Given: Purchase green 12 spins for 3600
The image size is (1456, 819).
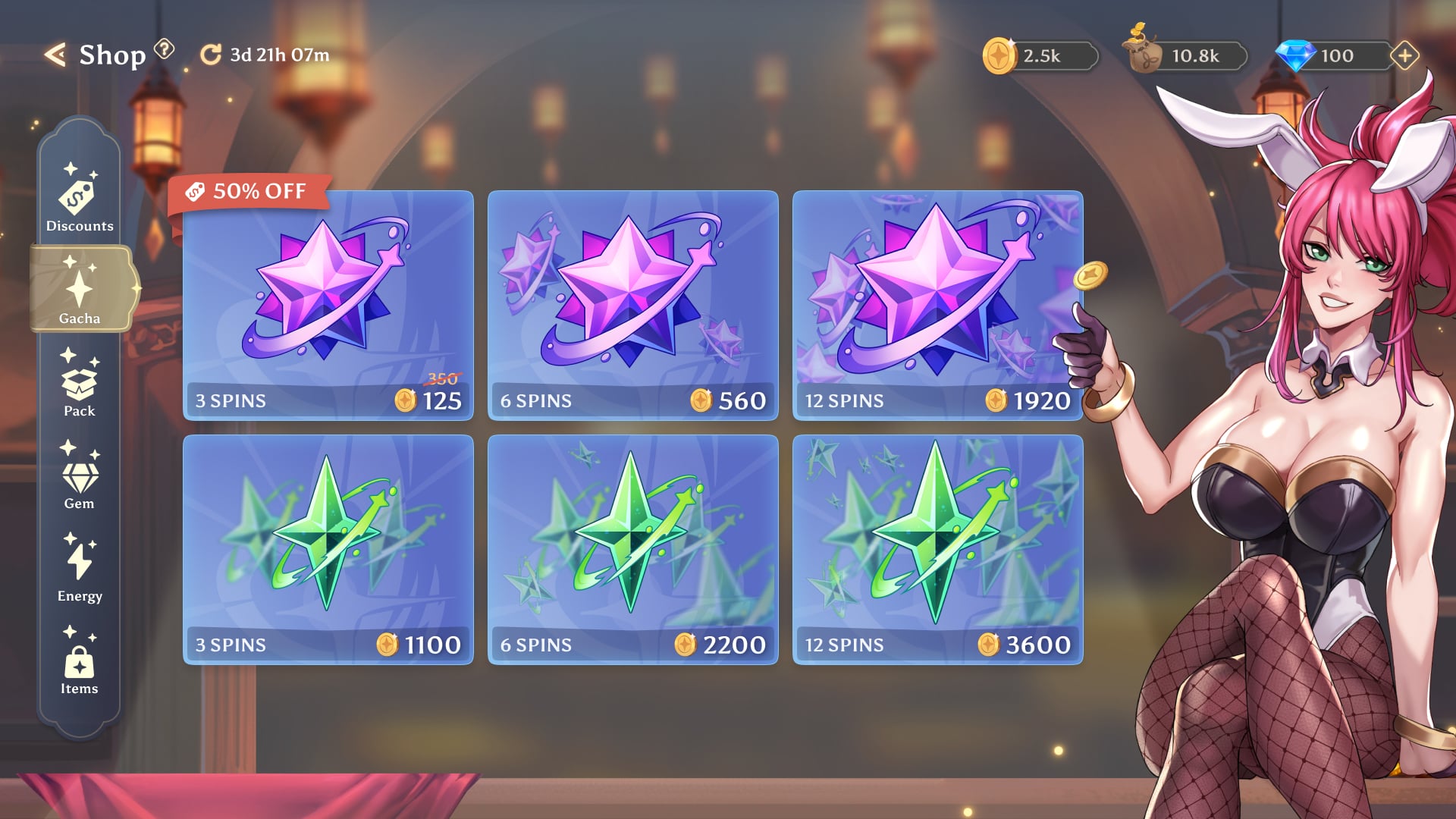Looking at the screenshot, I should [938, 550].
